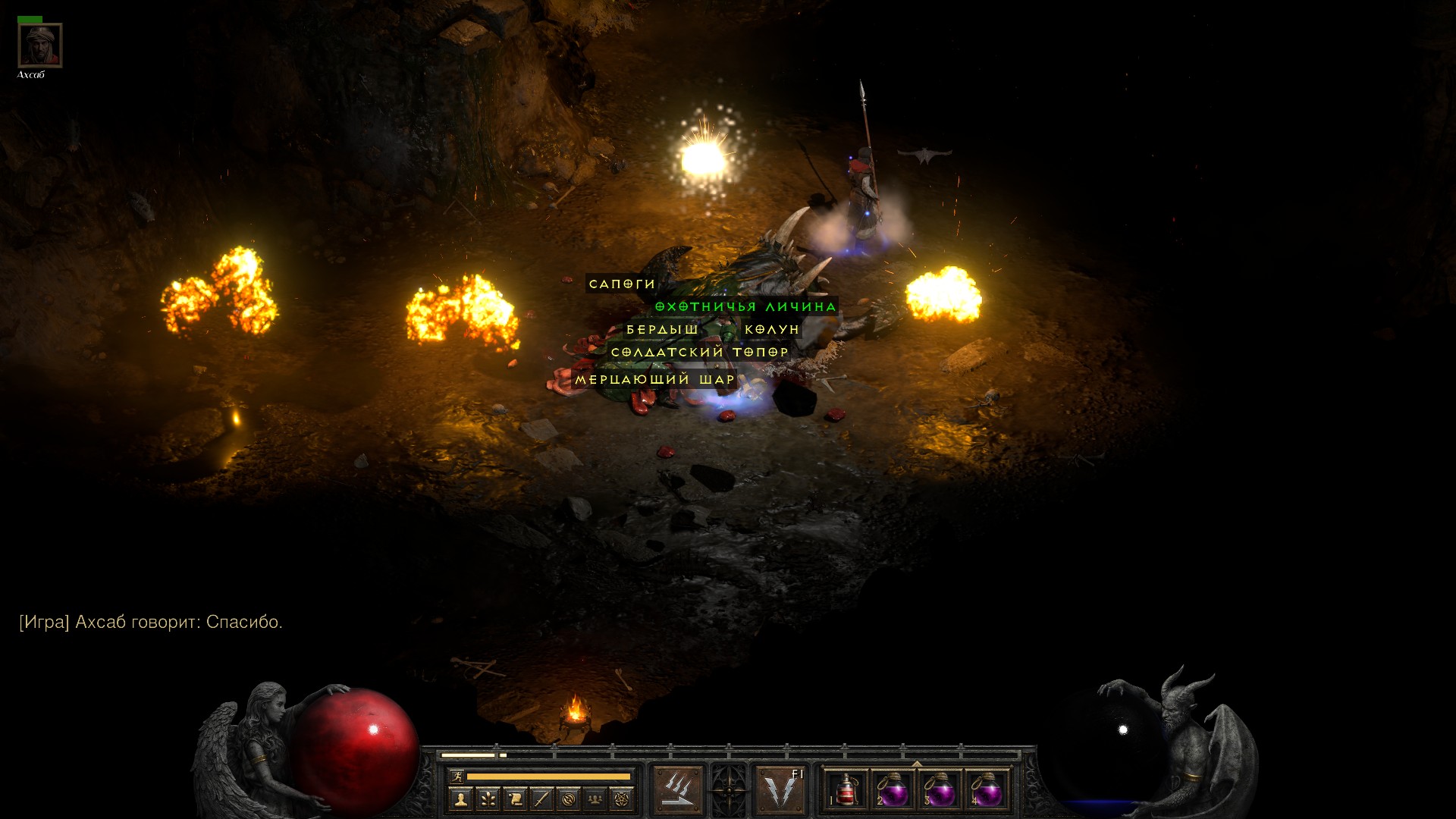Image resolution: width=1456 pixels, height=819 pixels.
Task: Open the pentagram game menu icon
Action: [x=622, y=799]
